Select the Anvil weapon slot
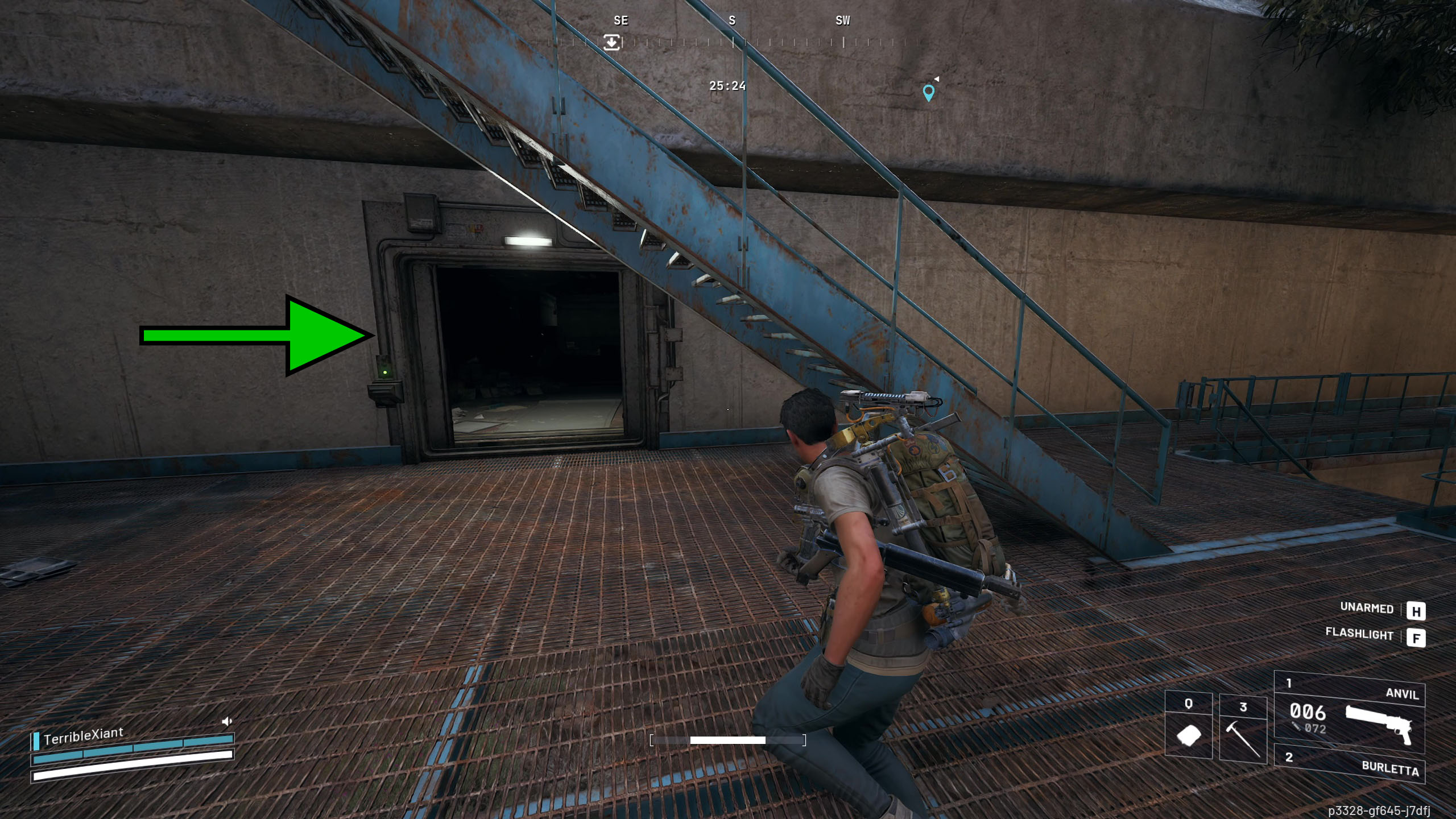This screenshot has width=1456, height=819. (x=1349, y=714)
